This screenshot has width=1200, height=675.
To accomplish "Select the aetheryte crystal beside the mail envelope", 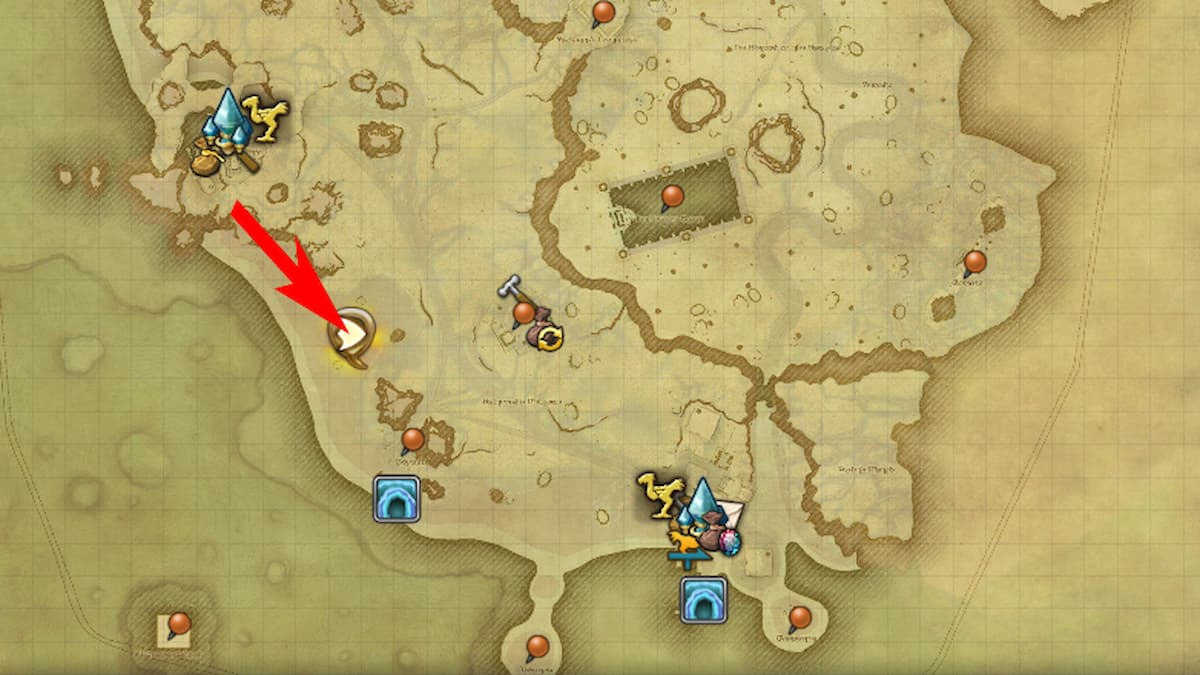I will tap(703, 502).
